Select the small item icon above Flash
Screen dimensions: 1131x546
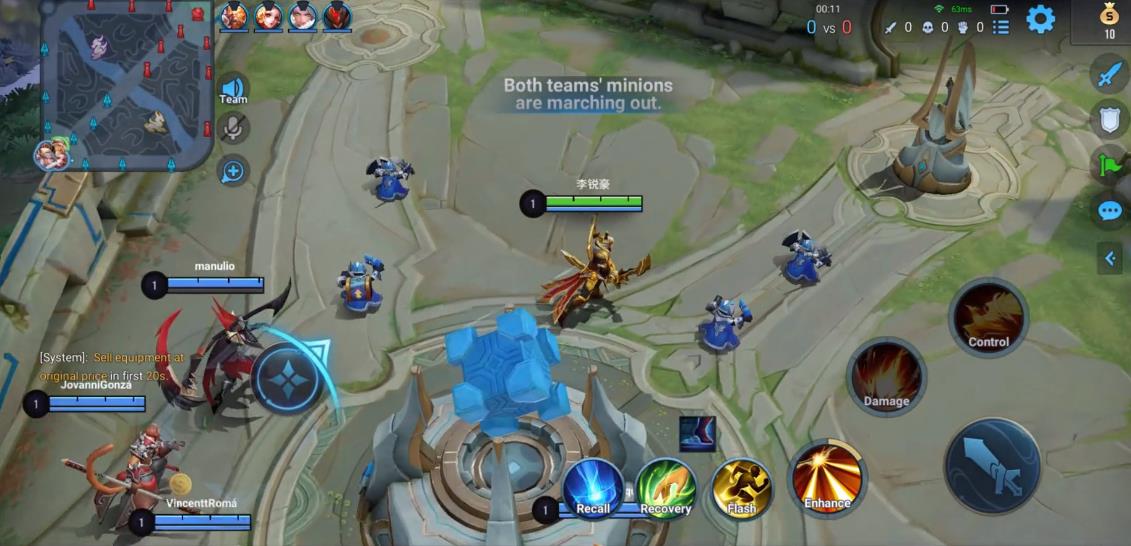697,433
